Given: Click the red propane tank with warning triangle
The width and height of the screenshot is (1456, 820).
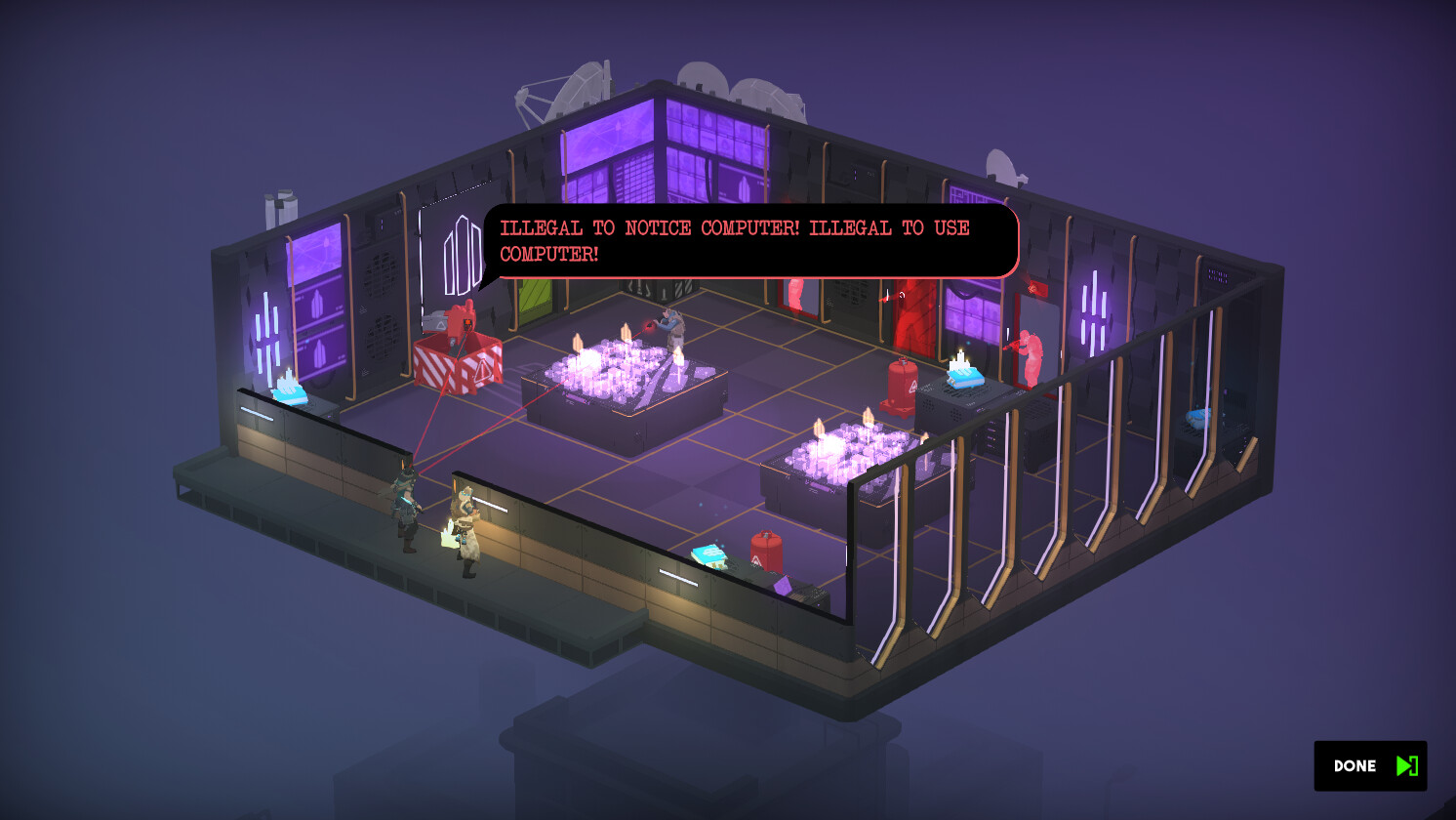Looking at the screenshot, I should (768, 552).
